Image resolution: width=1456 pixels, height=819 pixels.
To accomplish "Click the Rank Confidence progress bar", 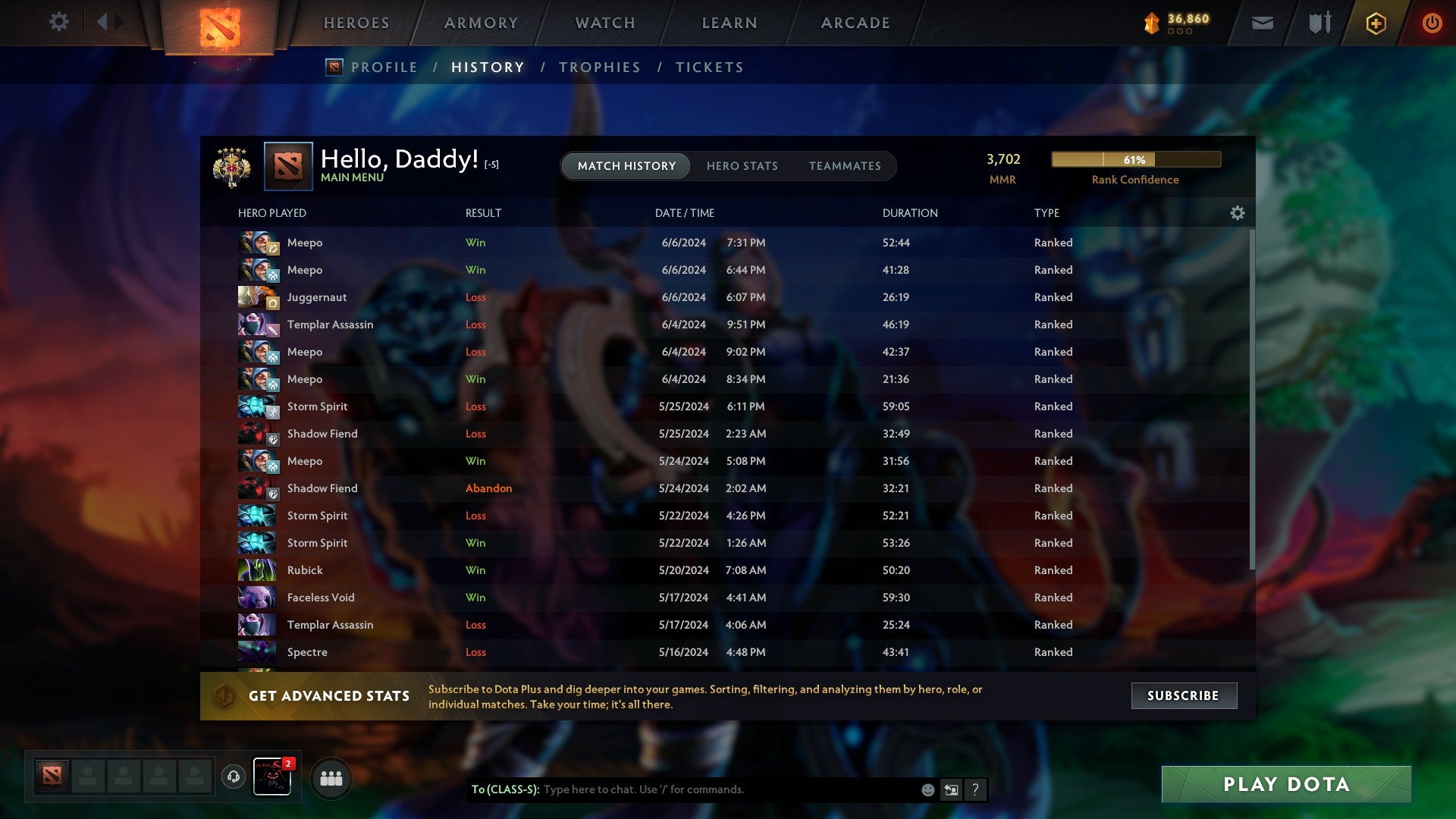I will pyautogui.click(x=1135, y=160).
